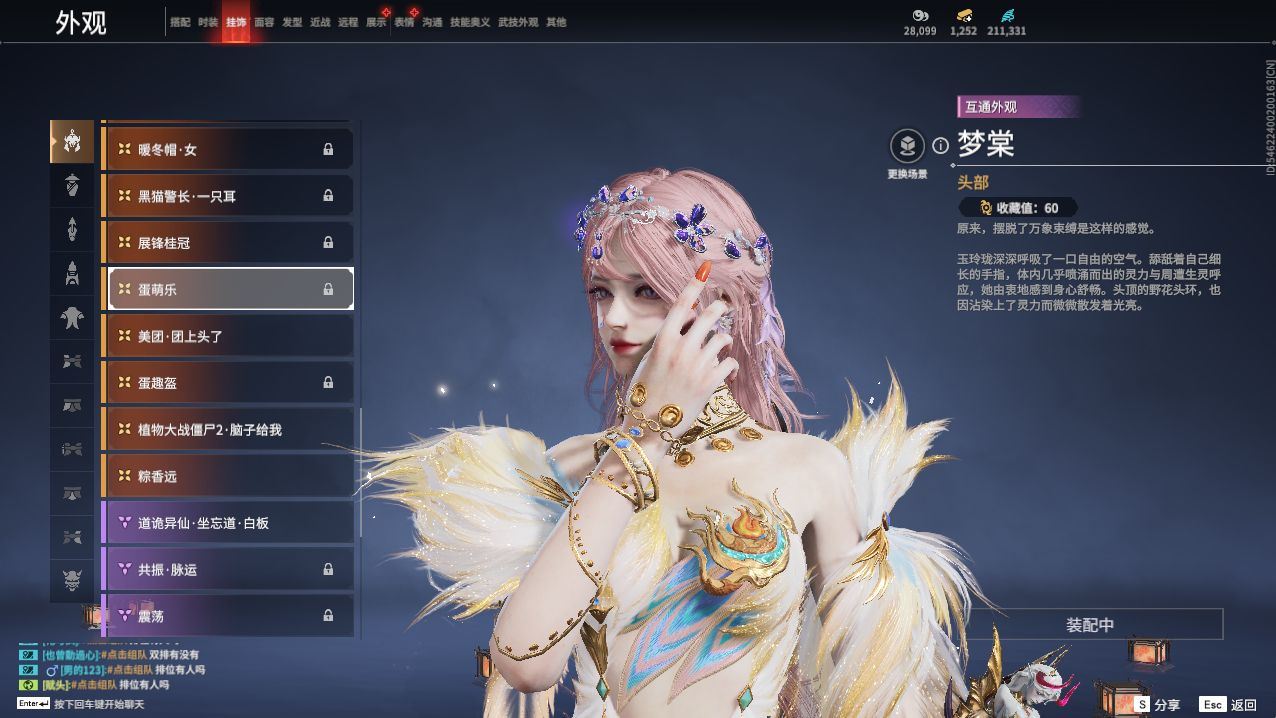Select 道诡异仙·坐忘道·白板 item
This screenshot has width=1276, height=718.
click(229, 523)
